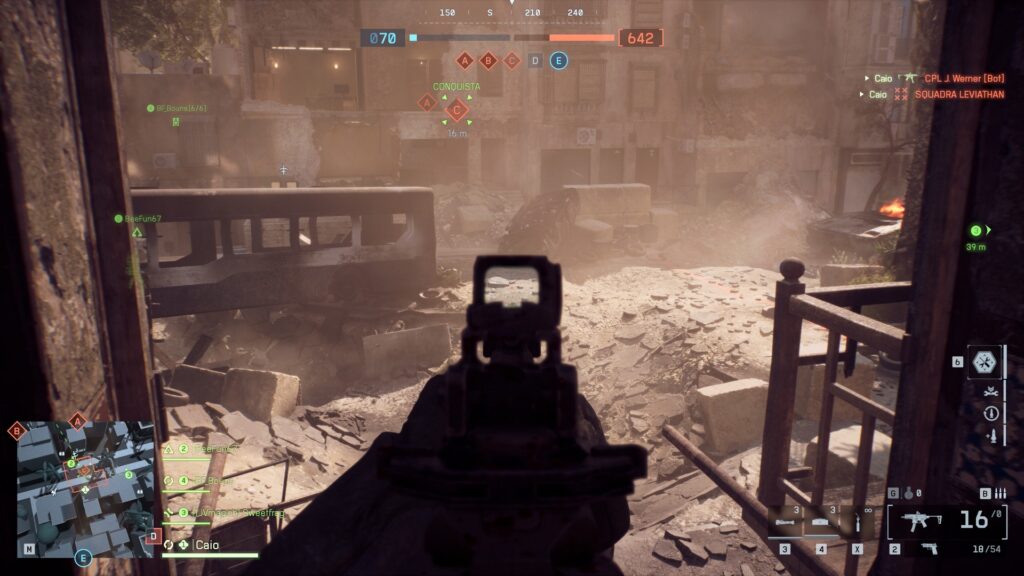Select objective D flag in top bar
The height and width of the screenshot is (576, 1024).
[x=536, y=61]
